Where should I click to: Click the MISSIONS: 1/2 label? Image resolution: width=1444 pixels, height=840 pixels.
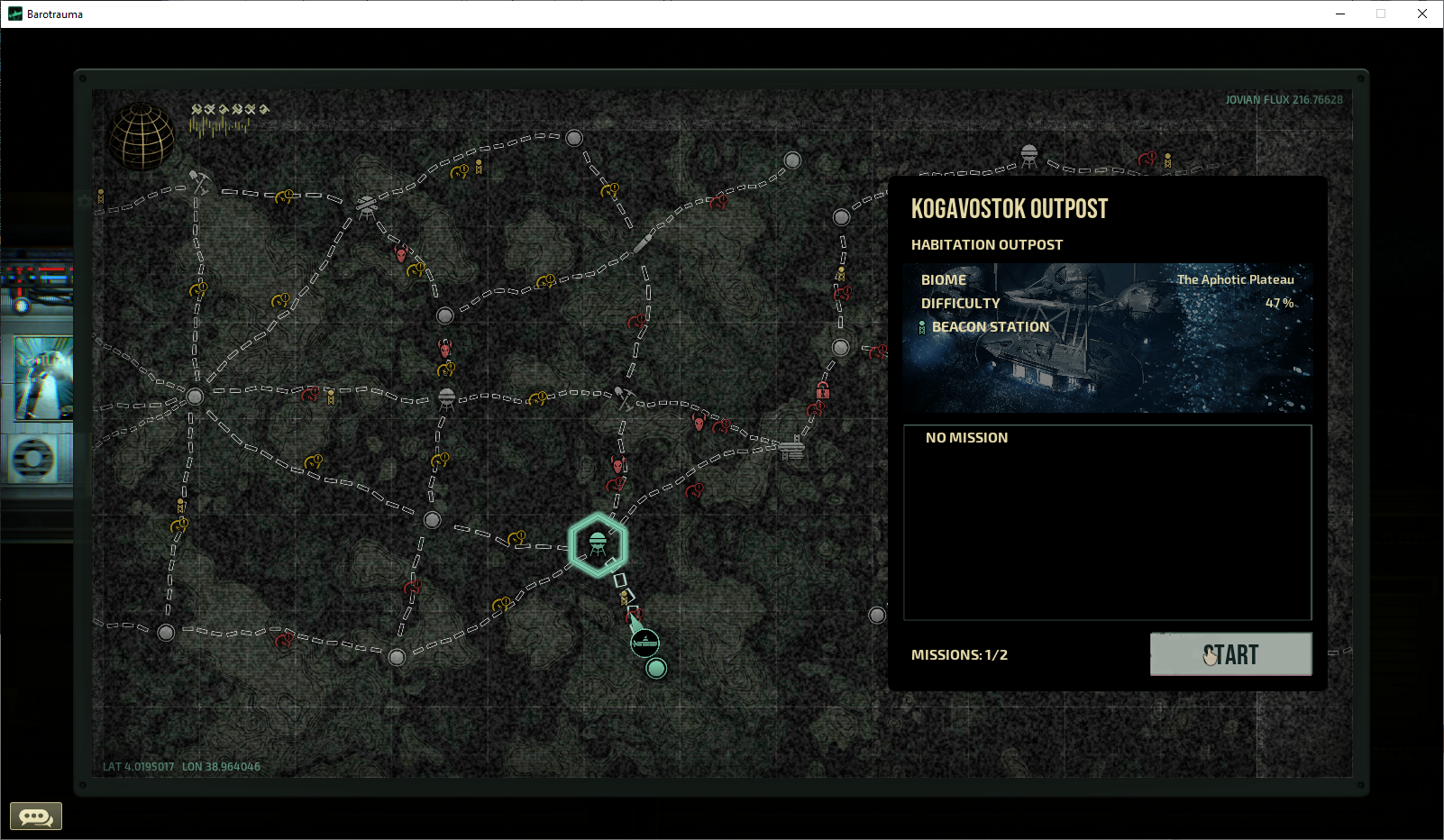[959, 654]
